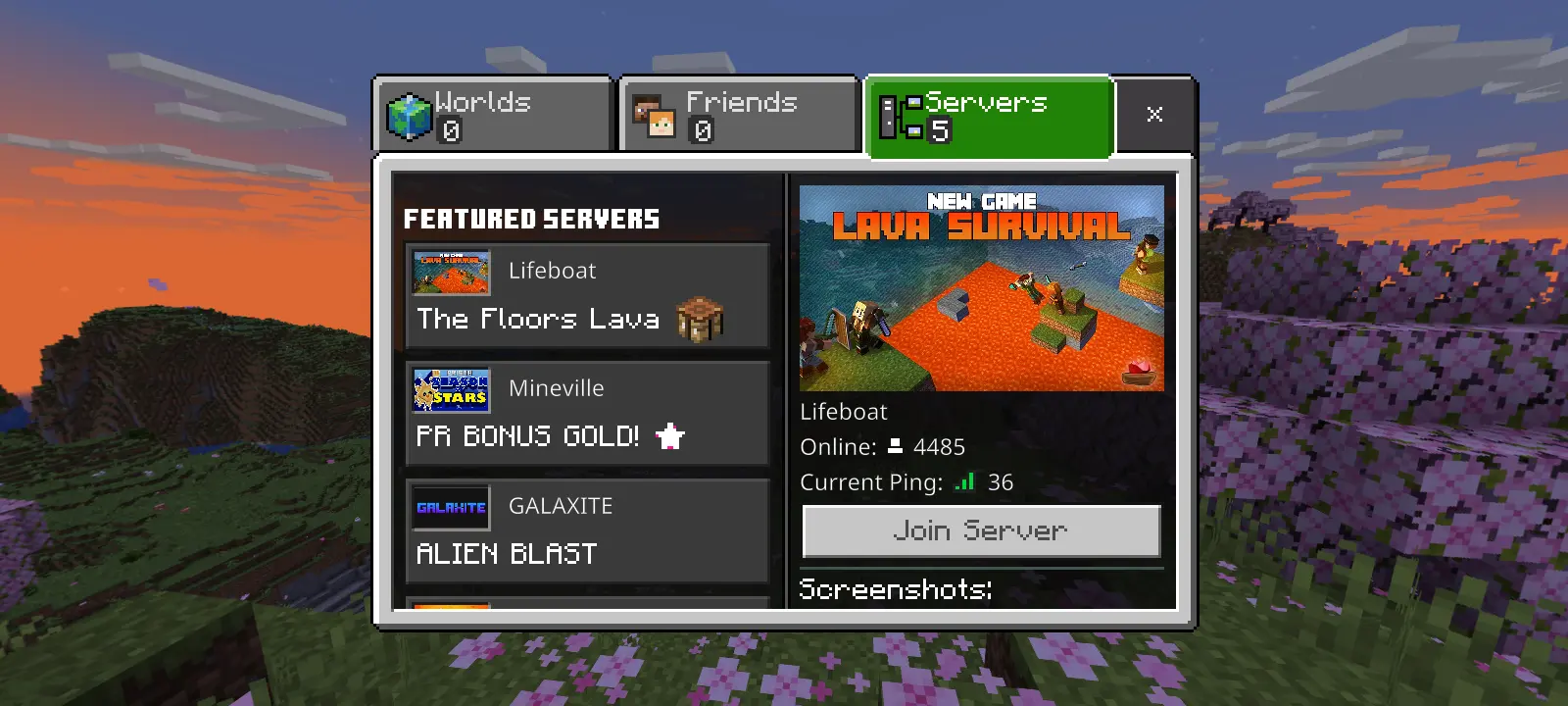Switch to the Worlds tab
This screenshot has width=1568, height=706.
pos(490,113)
